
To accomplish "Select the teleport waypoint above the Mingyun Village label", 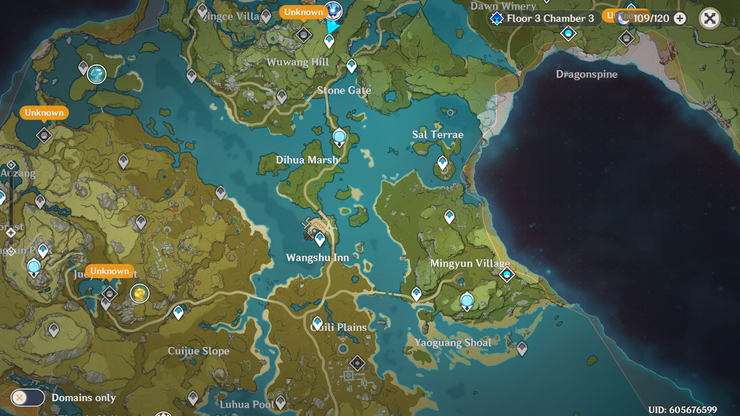I will tap(449, 216).
